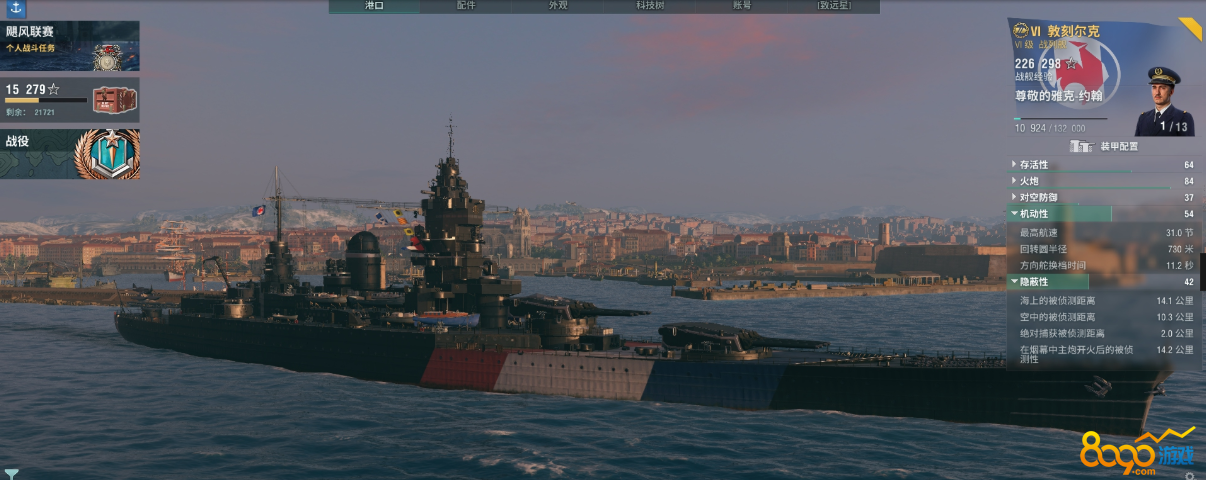Click the 敦刻尔克 ship name header
Screen dimensions: 1206x480
(x=1073, y=32)
